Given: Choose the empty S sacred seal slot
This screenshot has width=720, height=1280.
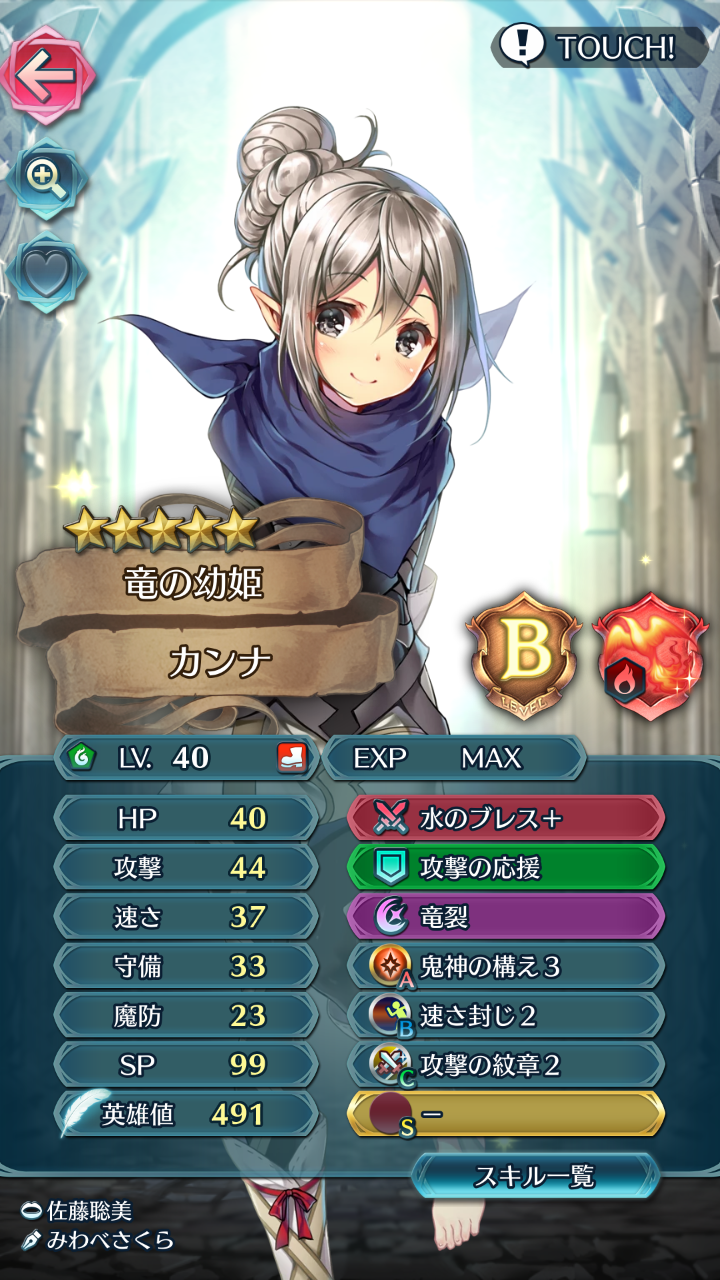Looking at the screenshot, I should [506, 1114].
